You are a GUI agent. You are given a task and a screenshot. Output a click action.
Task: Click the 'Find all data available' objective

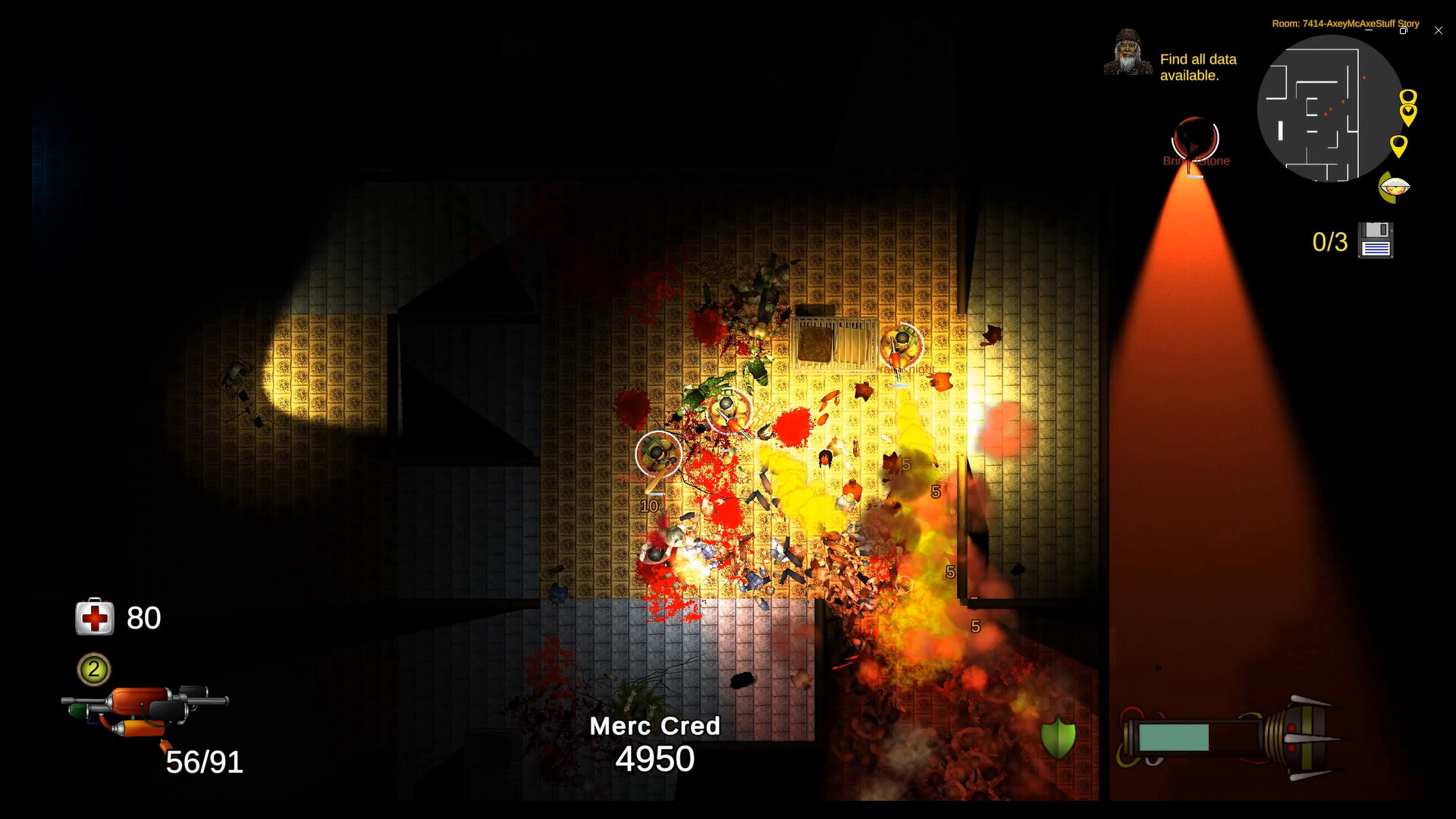click(1199, 67)
